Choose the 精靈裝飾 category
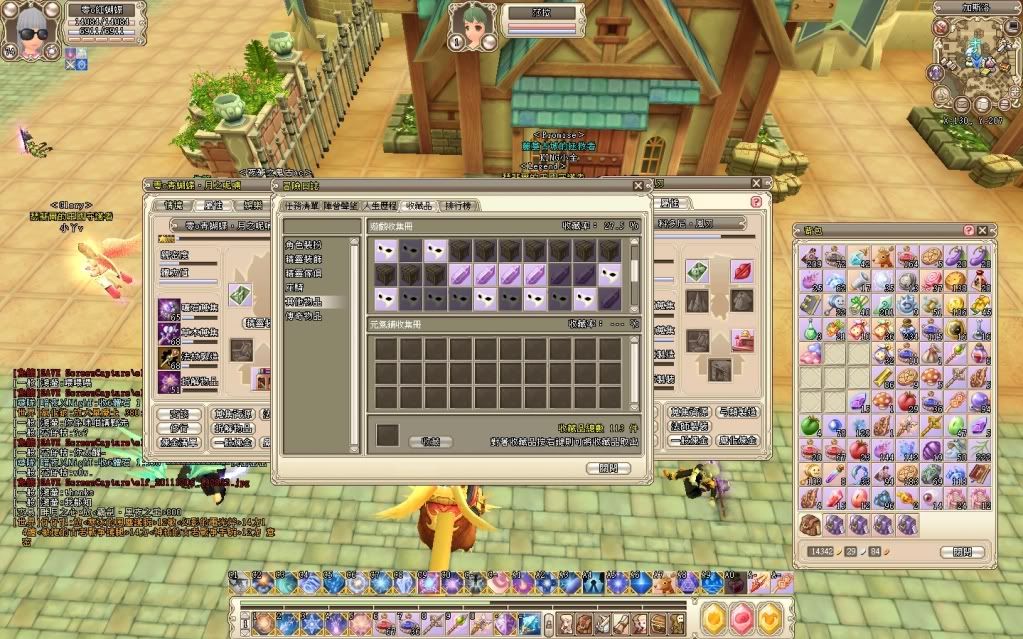This screenshot has width=1023, height=639. [301, 258]
